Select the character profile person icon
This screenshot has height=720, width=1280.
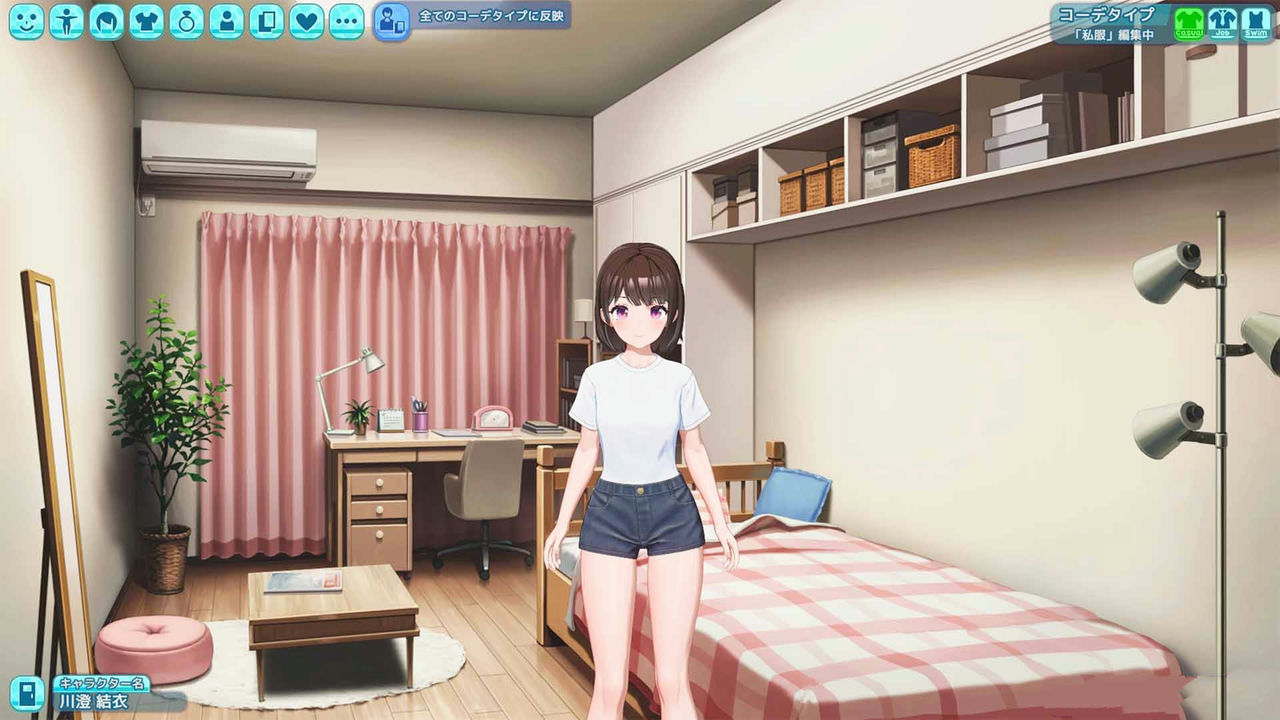226,20
